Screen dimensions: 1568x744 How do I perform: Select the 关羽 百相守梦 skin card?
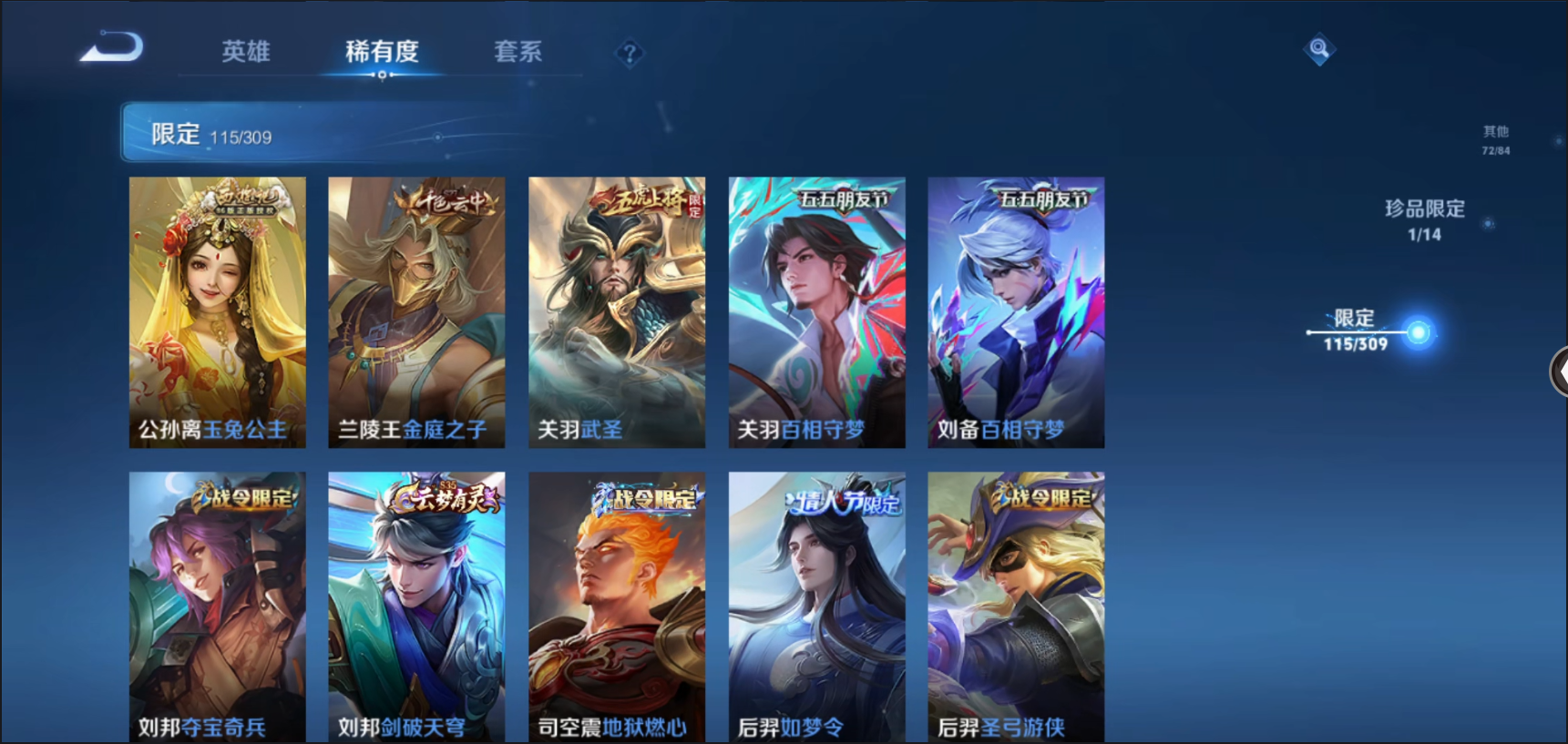(816, 311)
